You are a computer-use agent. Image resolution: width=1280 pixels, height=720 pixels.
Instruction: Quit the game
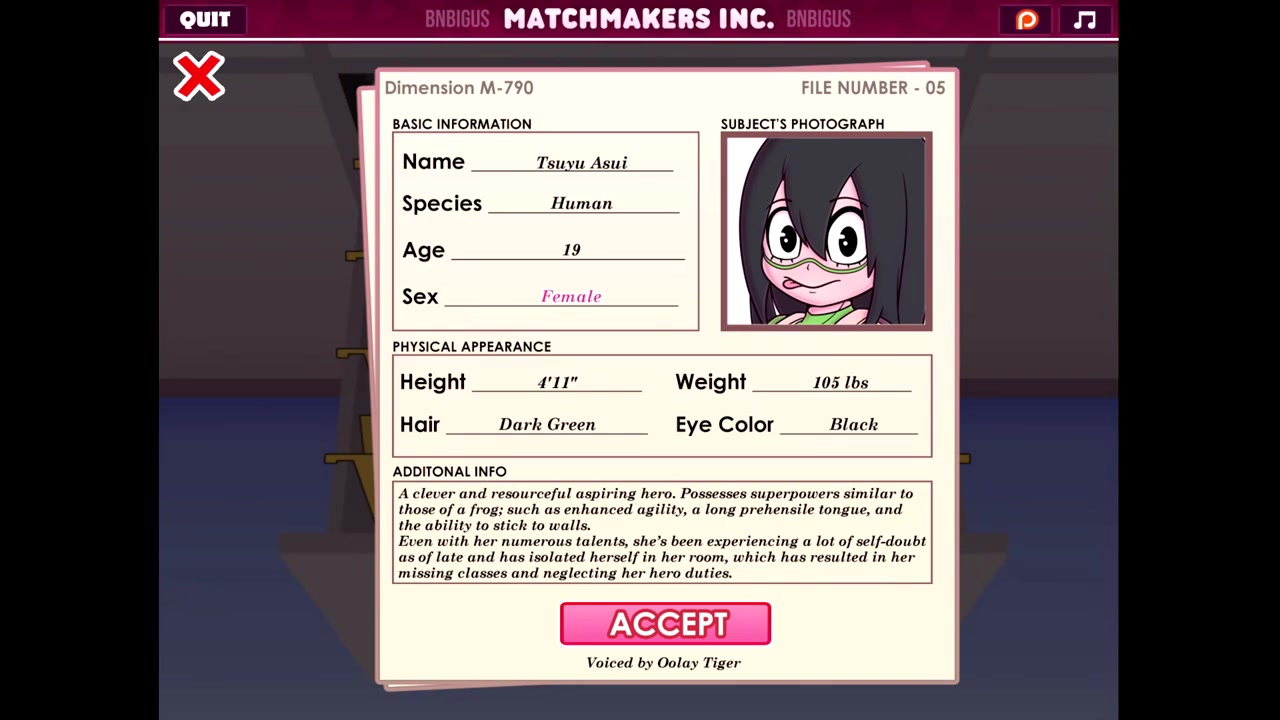[x=205, y=20]
